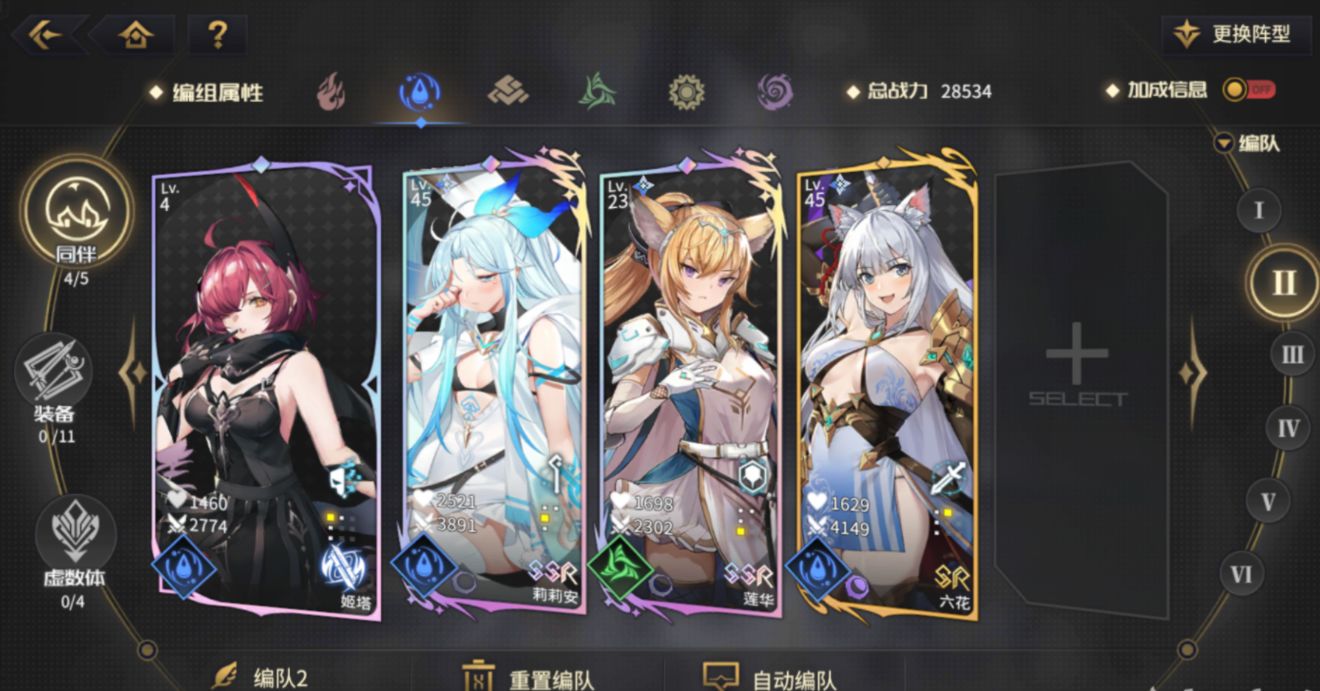This screenshot has height=691, width=1320.
Task: Open the 同伴 companions section
Action: click(x=77, y=215)
